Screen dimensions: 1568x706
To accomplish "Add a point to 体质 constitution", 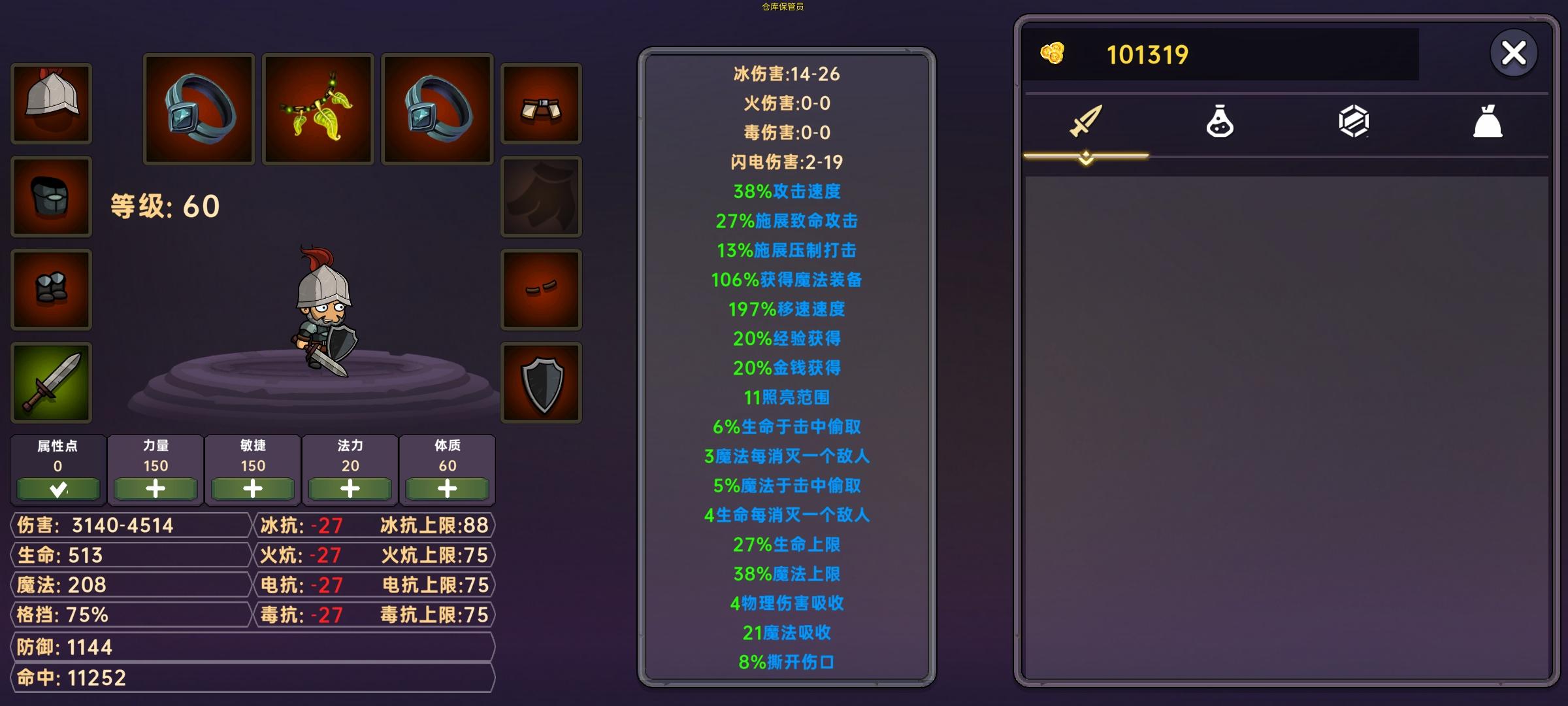I will click(x=448, y=488).
